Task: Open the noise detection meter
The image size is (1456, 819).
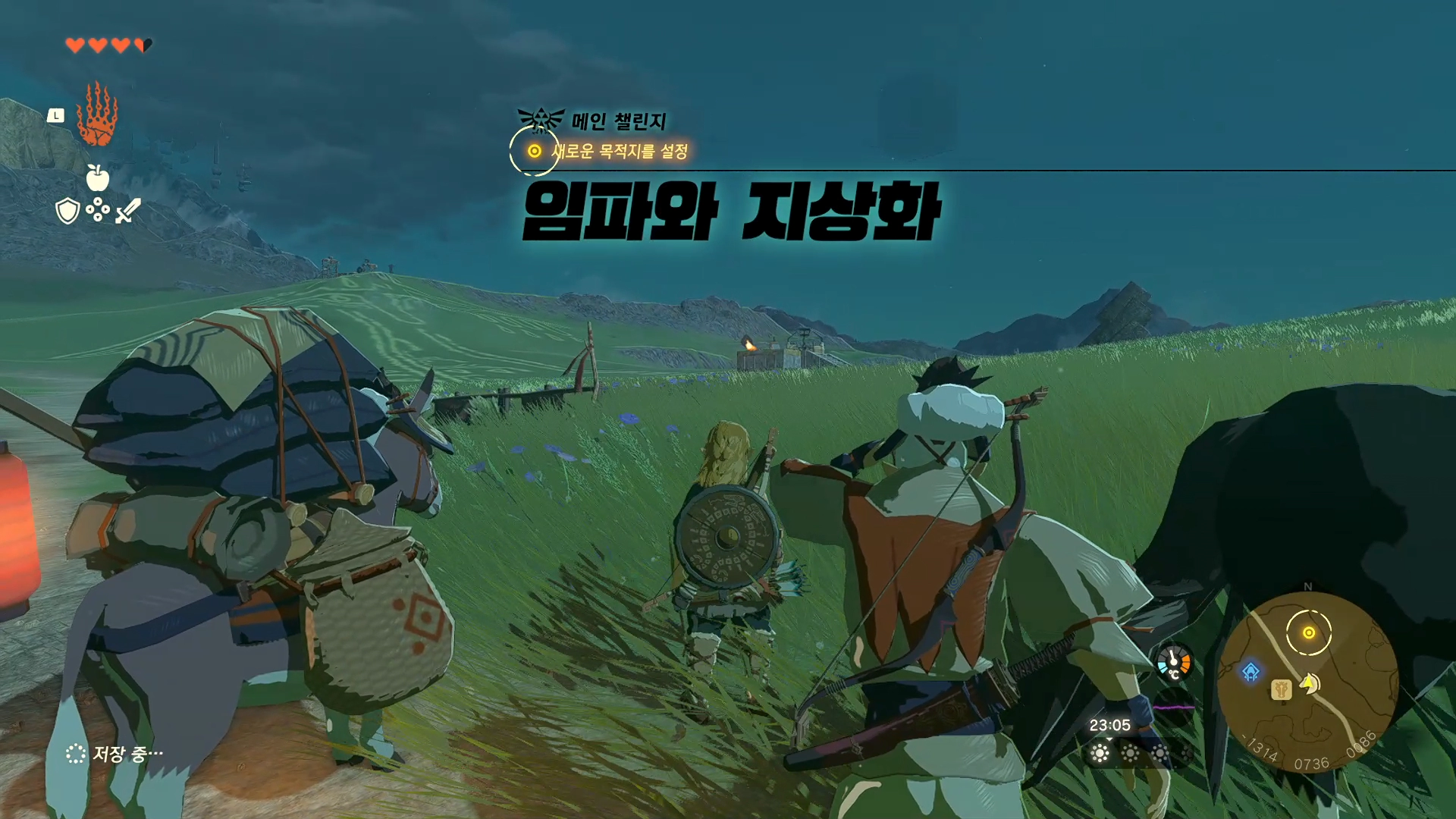Action: (1174, 706)
